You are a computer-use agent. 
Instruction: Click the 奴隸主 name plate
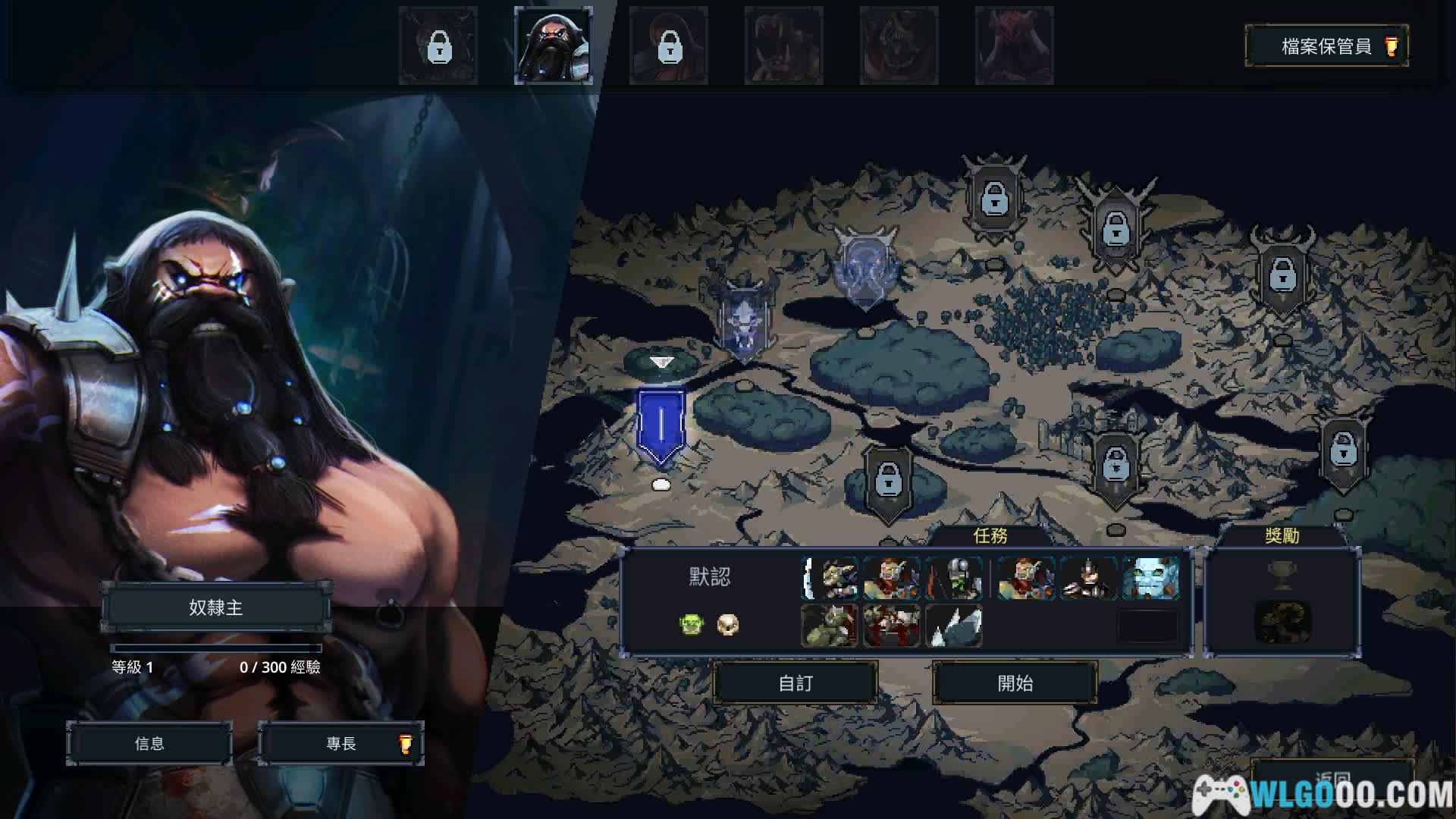click(216, 607)
